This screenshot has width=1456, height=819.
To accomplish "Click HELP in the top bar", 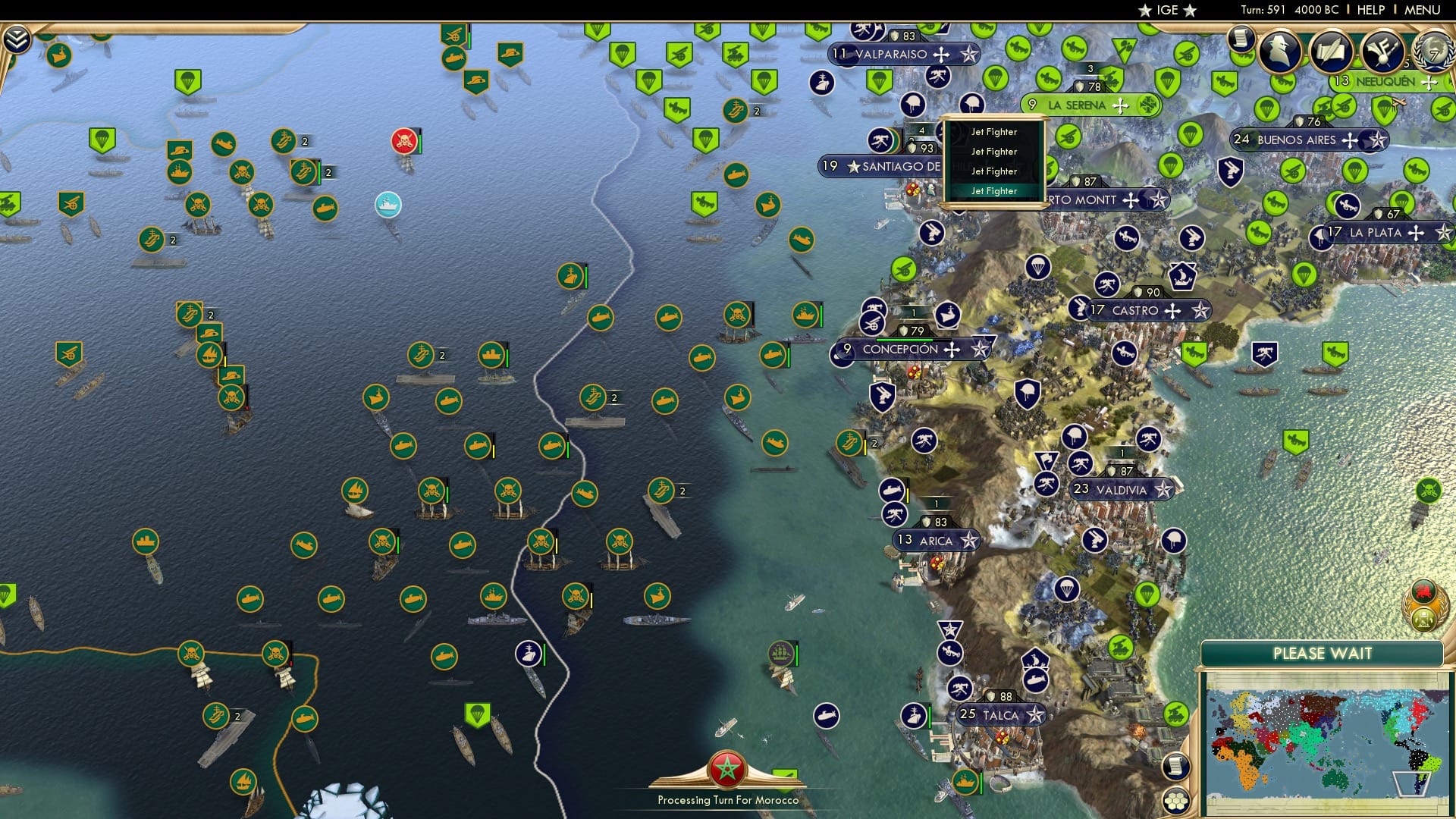I will pyautogui.click(x=1370, y=10).
